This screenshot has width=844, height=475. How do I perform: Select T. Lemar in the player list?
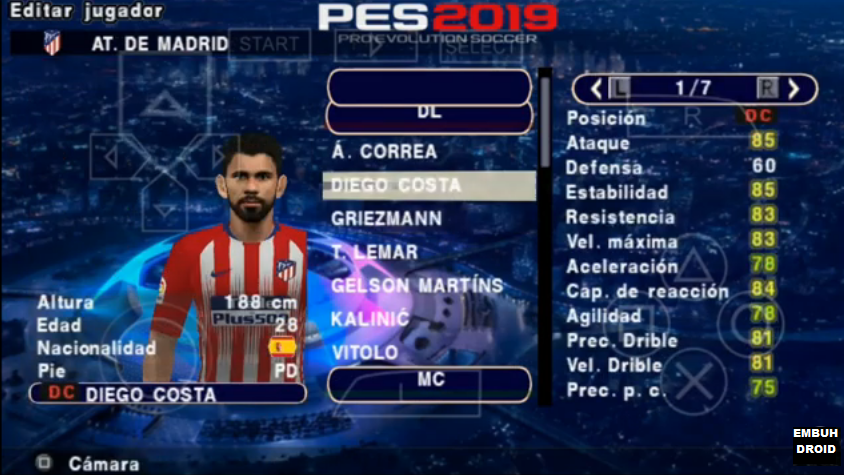[x=376, y=252]
